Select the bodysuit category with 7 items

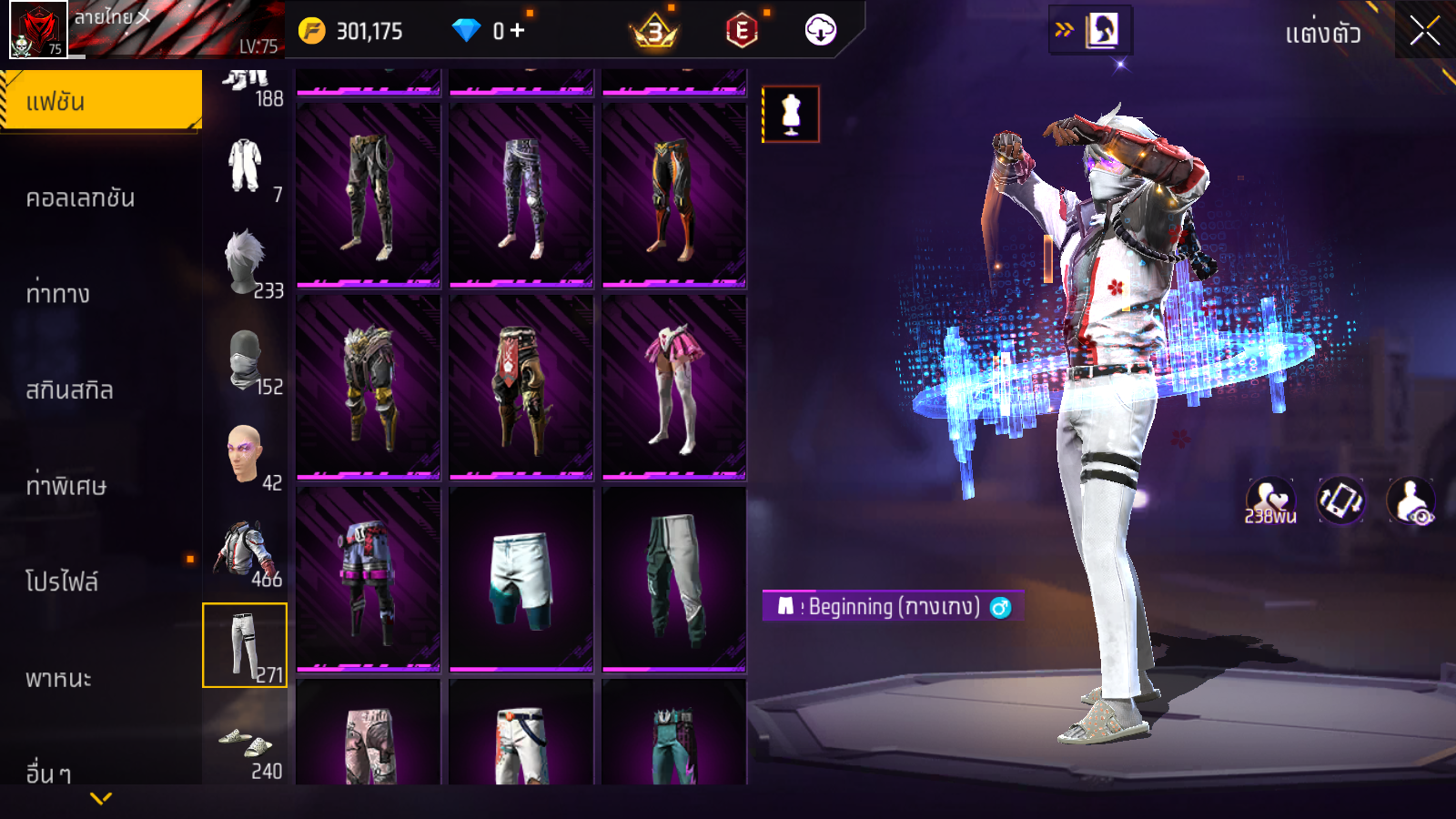click(246, 167)
